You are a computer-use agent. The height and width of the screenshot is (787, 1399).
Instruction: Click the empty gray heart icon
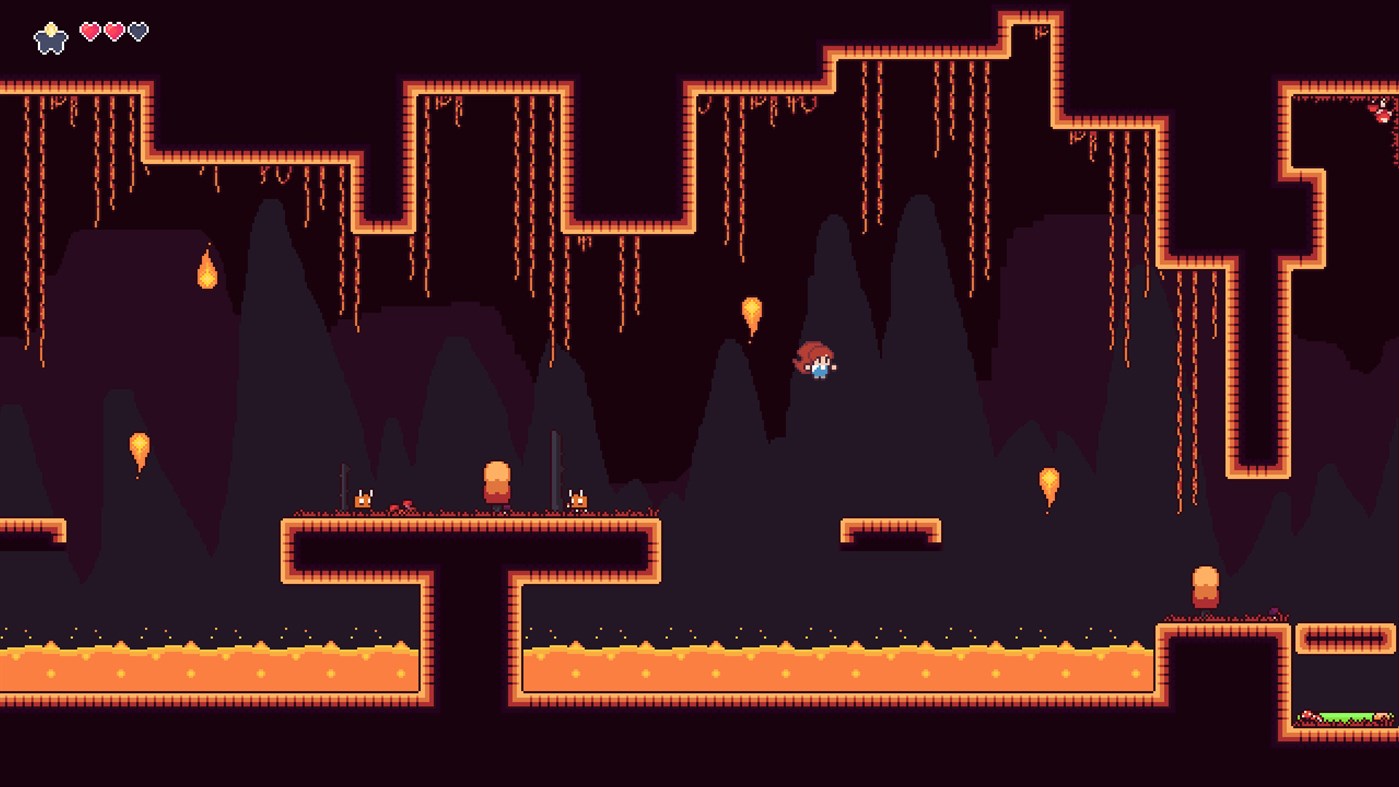[x=137, y=30]
